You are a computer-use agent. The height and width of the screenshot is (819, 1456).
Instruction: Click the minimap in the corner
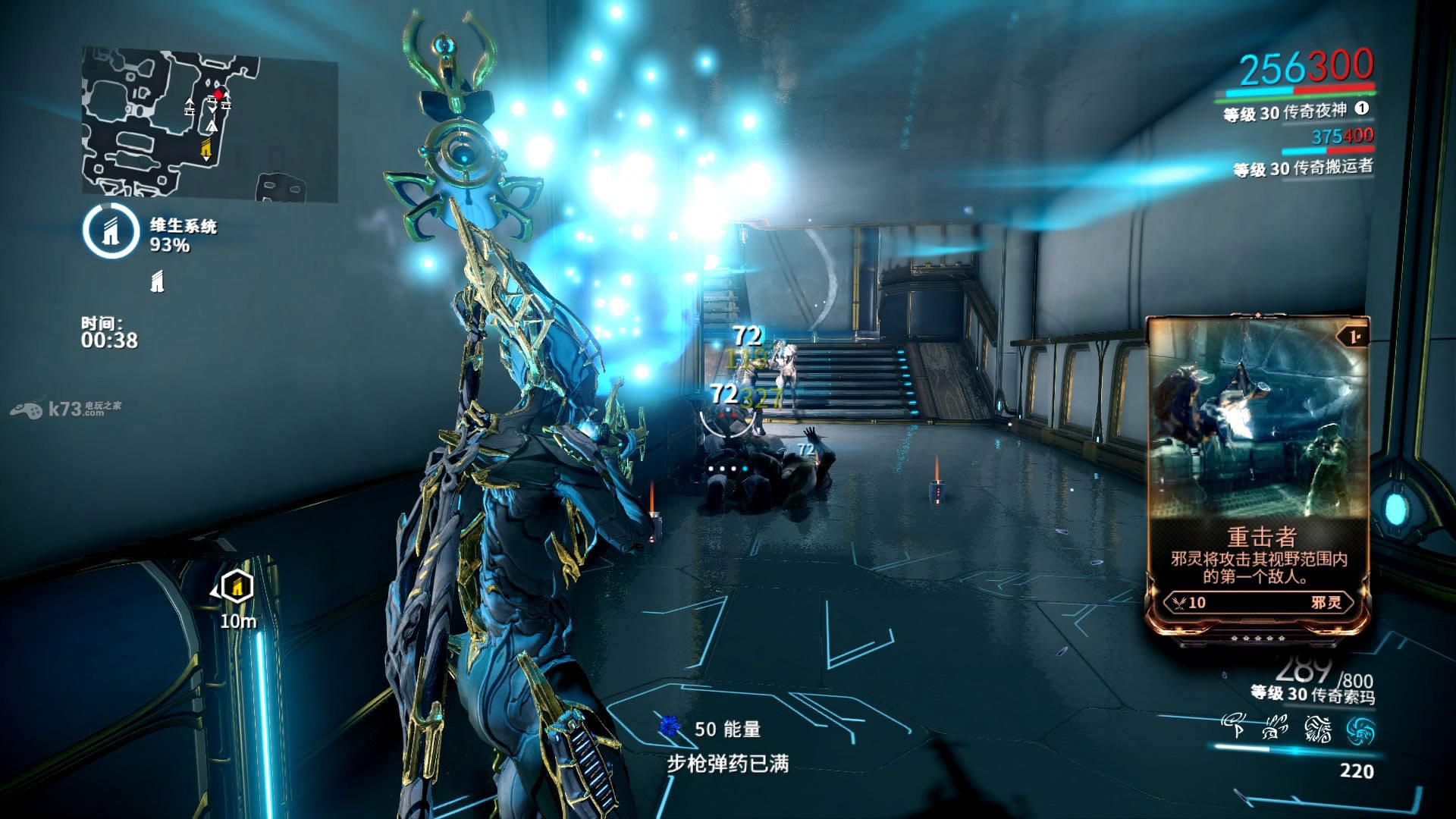pos(209,125)
